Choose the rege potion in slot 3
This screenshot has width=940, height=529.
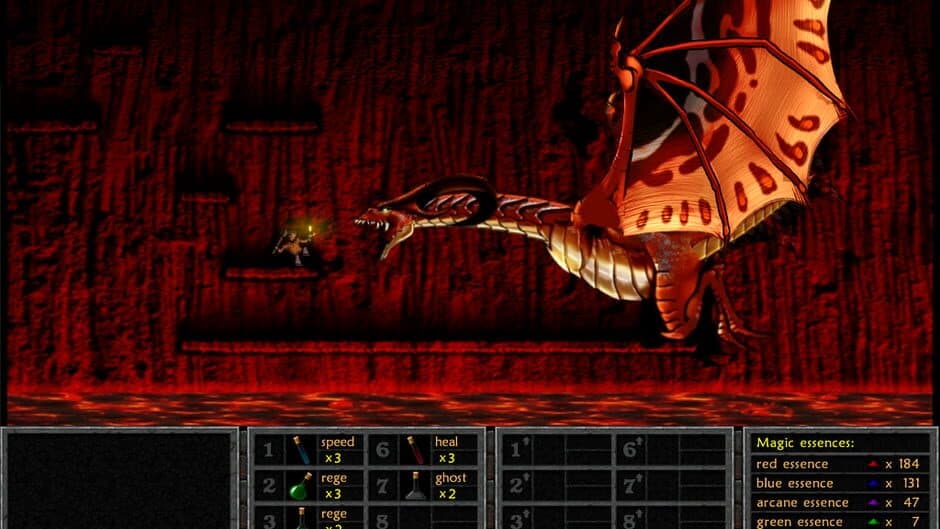point(301,518)
